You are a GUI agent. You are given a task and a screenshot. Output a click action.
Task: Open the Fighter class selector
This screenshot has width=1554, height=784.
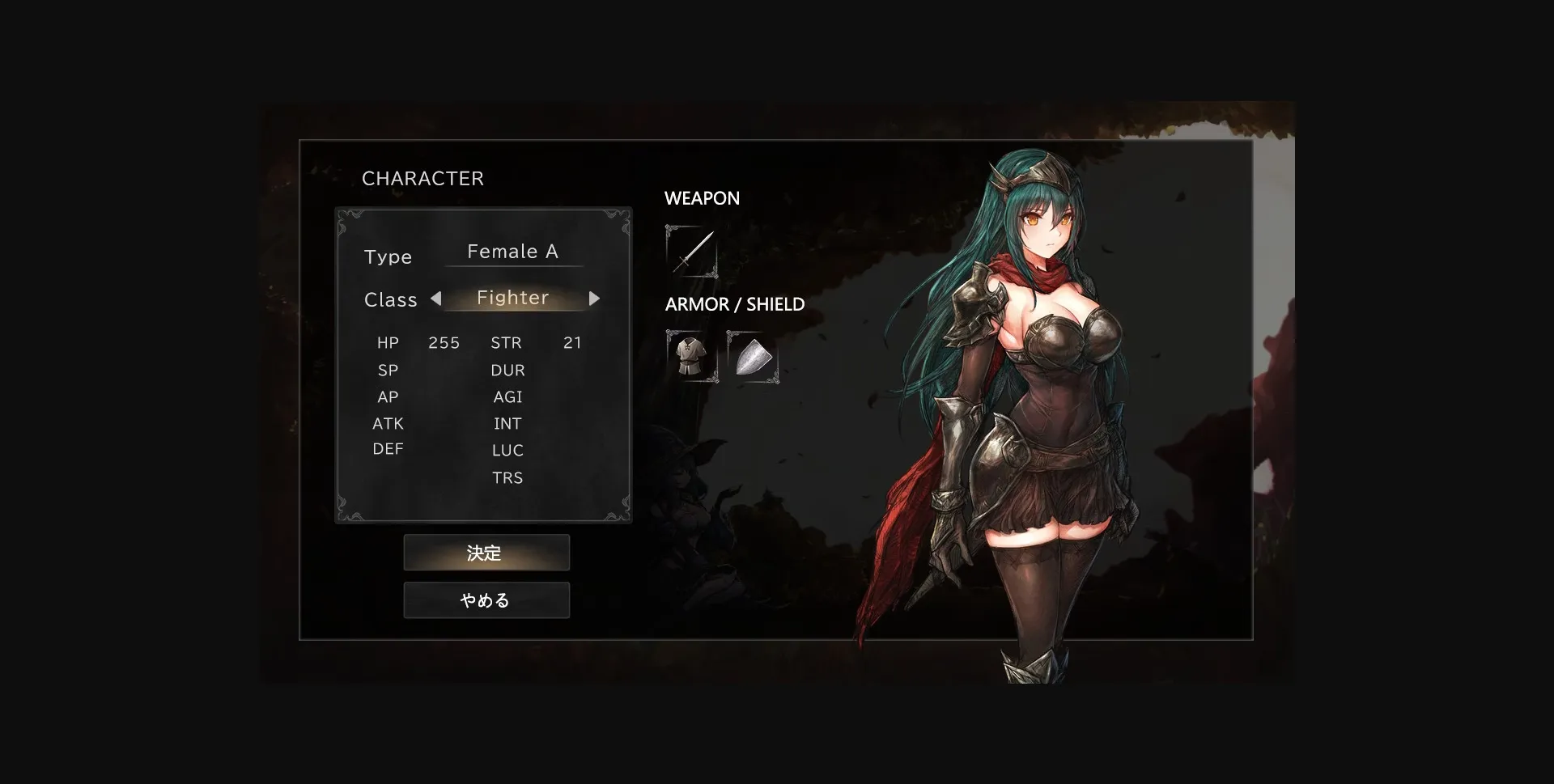click(514, 298)
